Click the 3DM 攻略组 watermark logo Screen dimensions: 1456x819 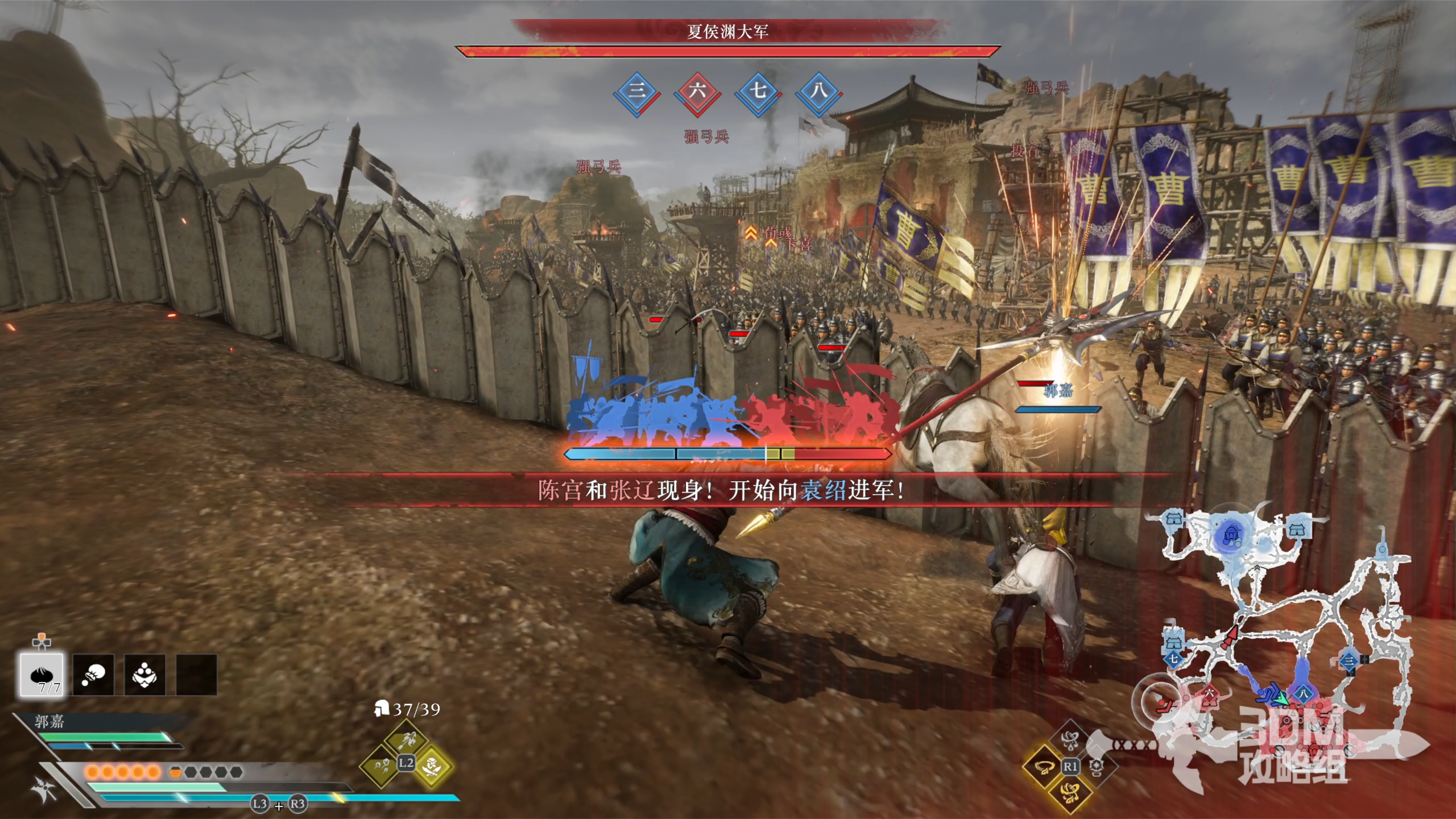[x=1291, y=745]
